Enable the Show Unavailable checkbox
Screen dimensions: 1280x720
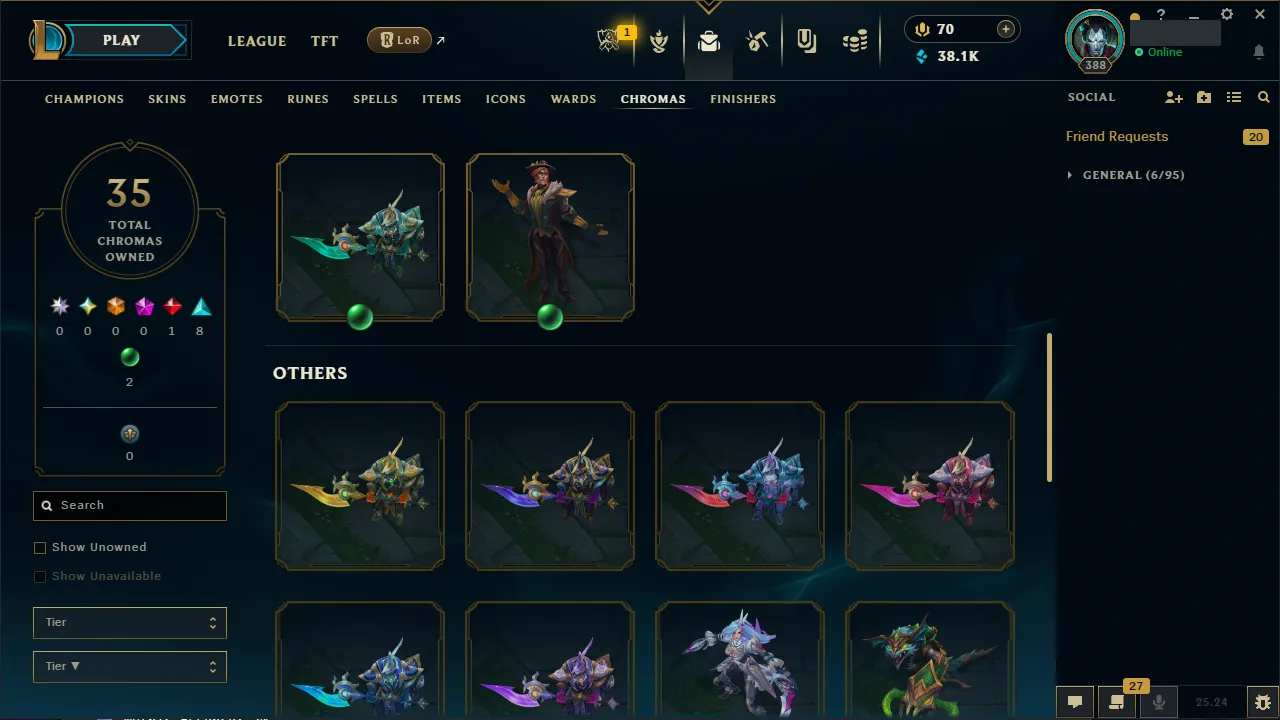coord(40,576)
